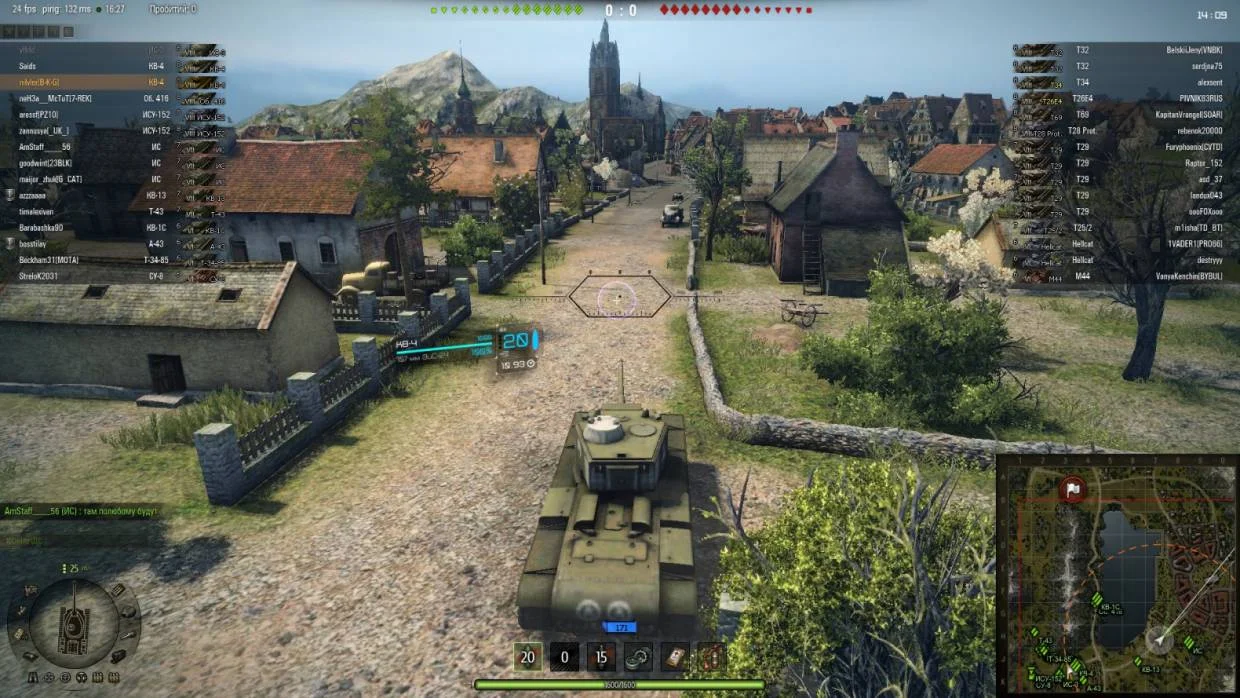Use the repair kit consumable

(638, 657)
